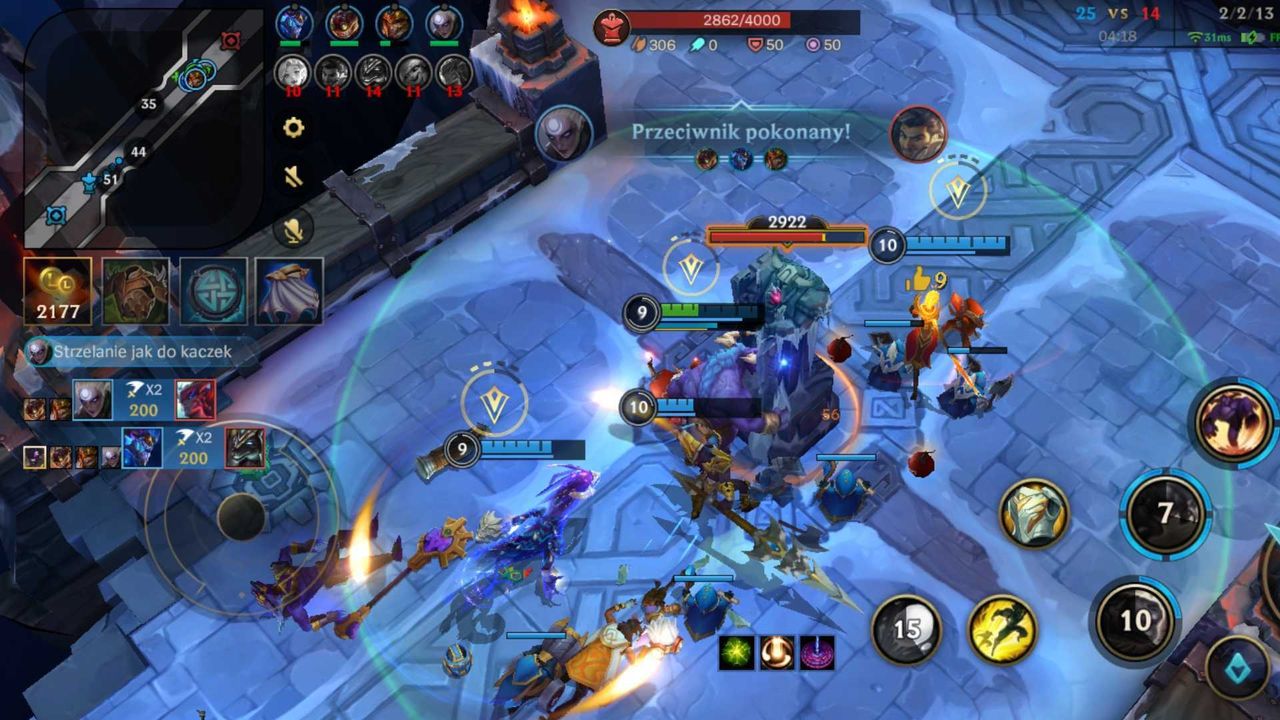Tap the ability on 7-second cooldown

1165,514
